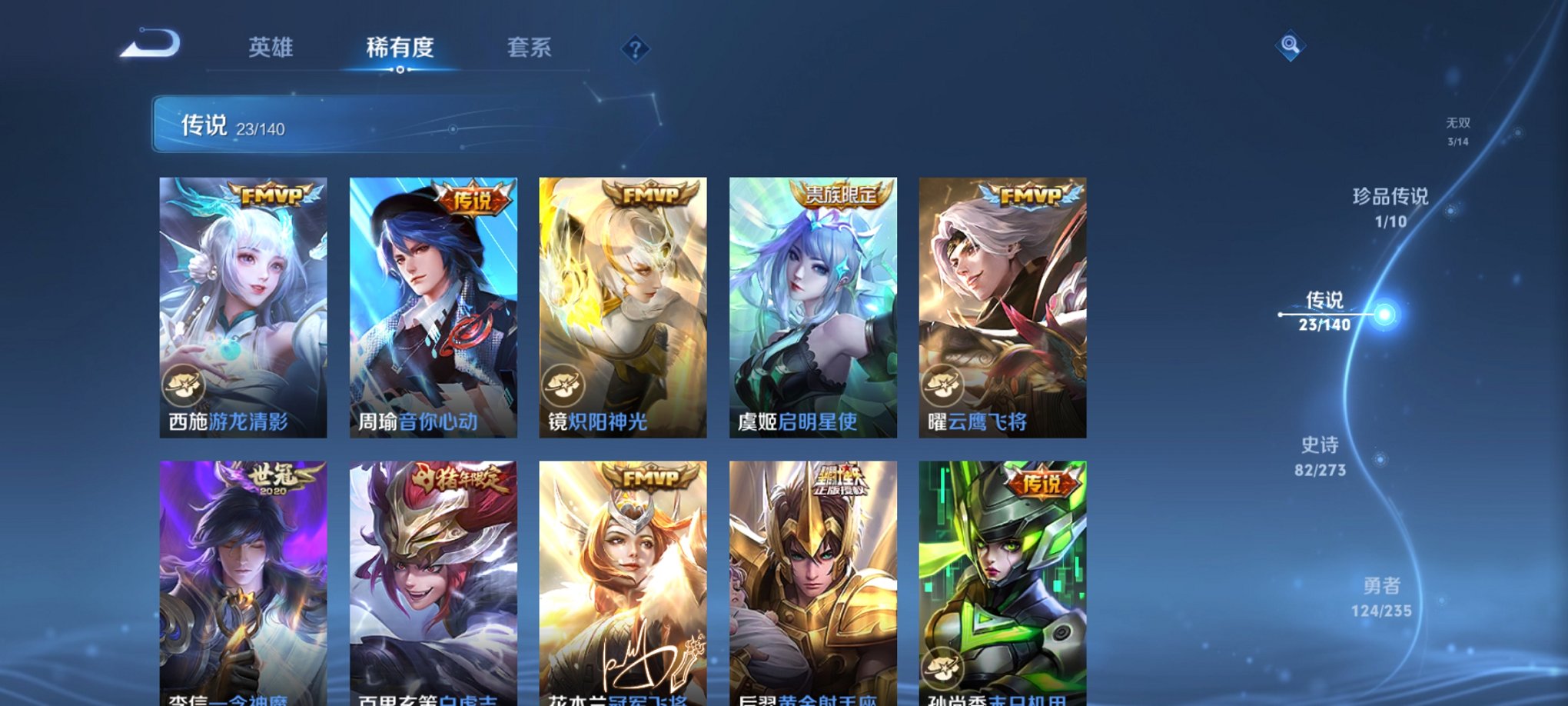Select the 英雄 tab
This screenshot has height=706, width=1568.
pos(271,48)
